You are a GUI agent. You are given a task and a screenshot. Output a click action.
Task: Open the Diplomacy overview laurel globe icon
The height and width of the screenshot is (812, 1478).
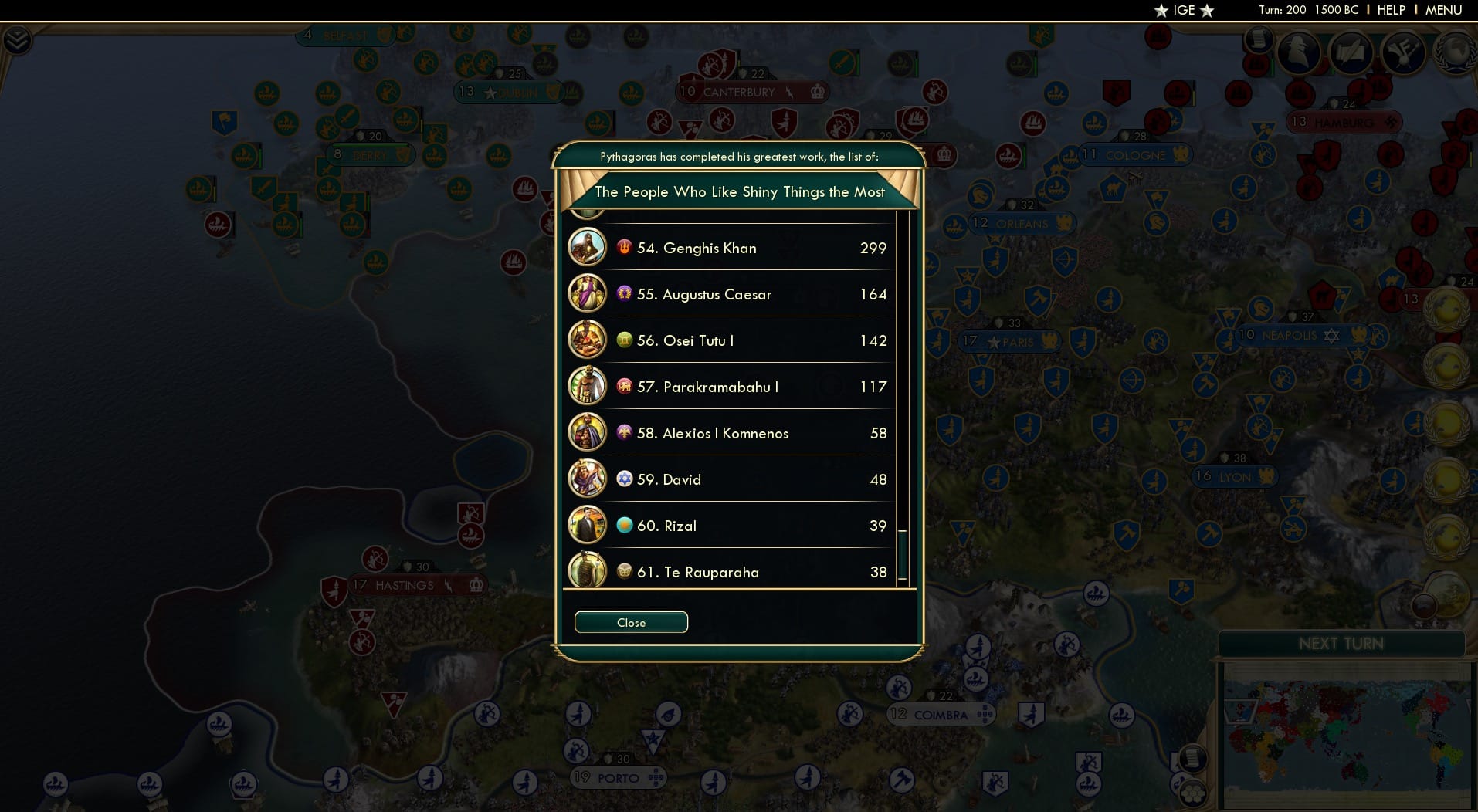(1455, 54)
